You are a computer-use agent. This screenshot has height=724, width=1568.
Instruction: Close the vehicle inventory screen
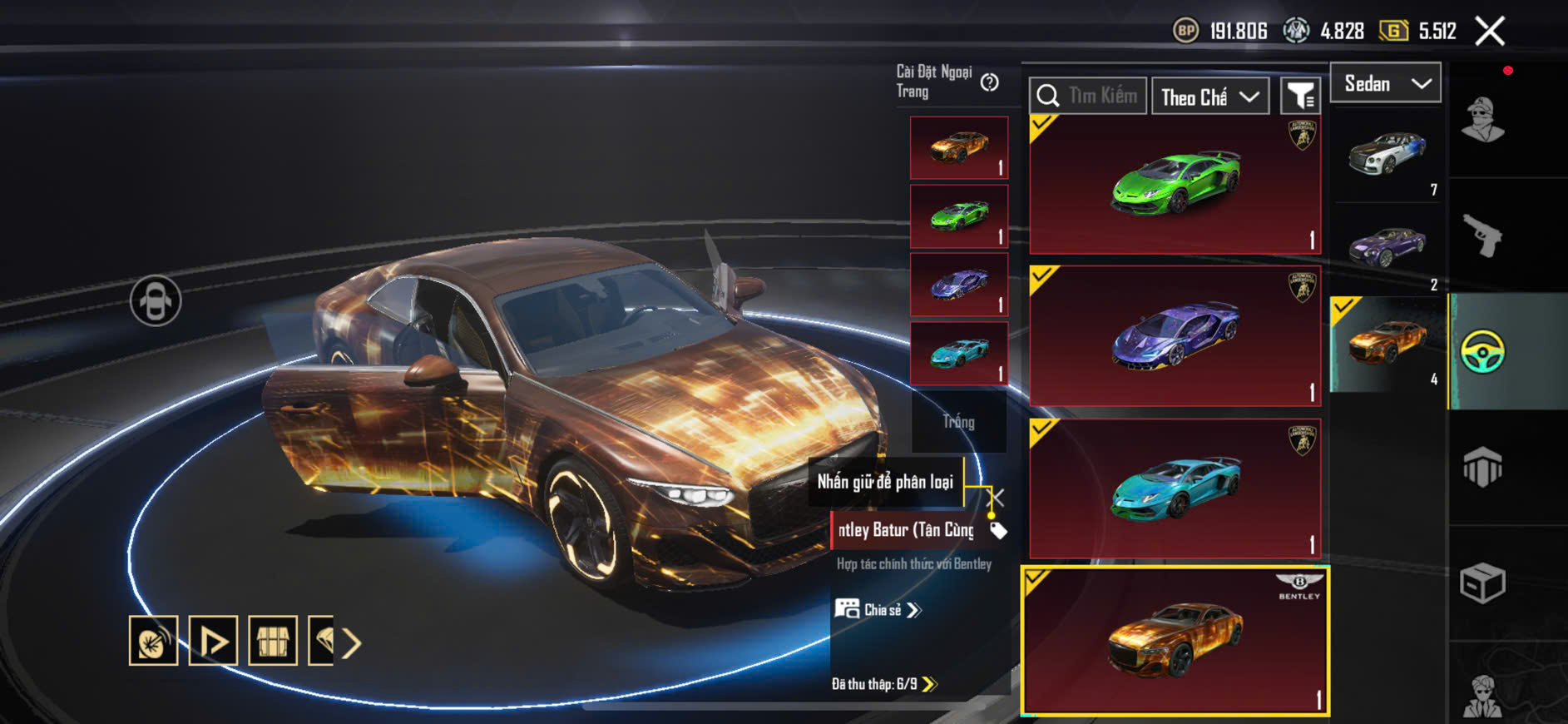point(1489,32)
